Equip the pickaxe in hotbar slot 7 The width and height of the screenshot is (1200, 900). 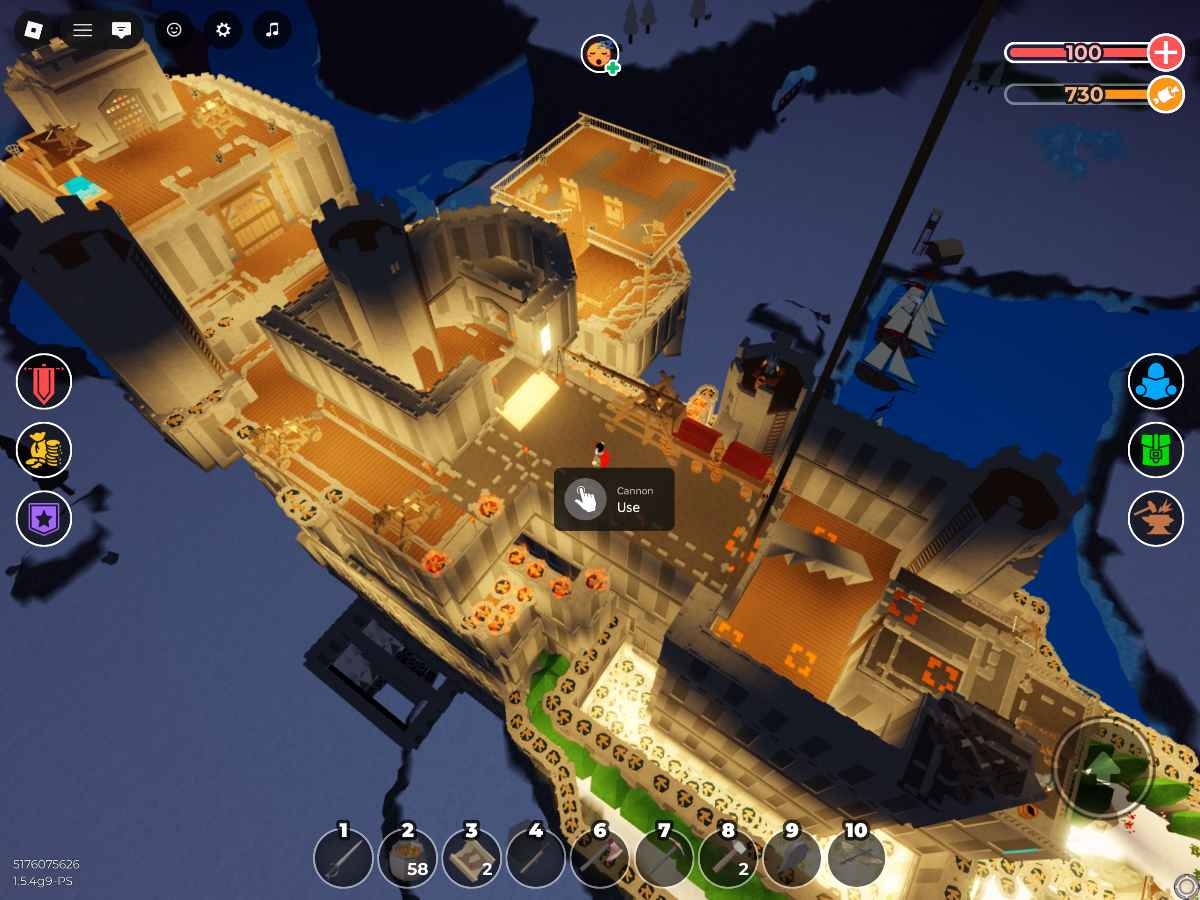coord(664,858)
